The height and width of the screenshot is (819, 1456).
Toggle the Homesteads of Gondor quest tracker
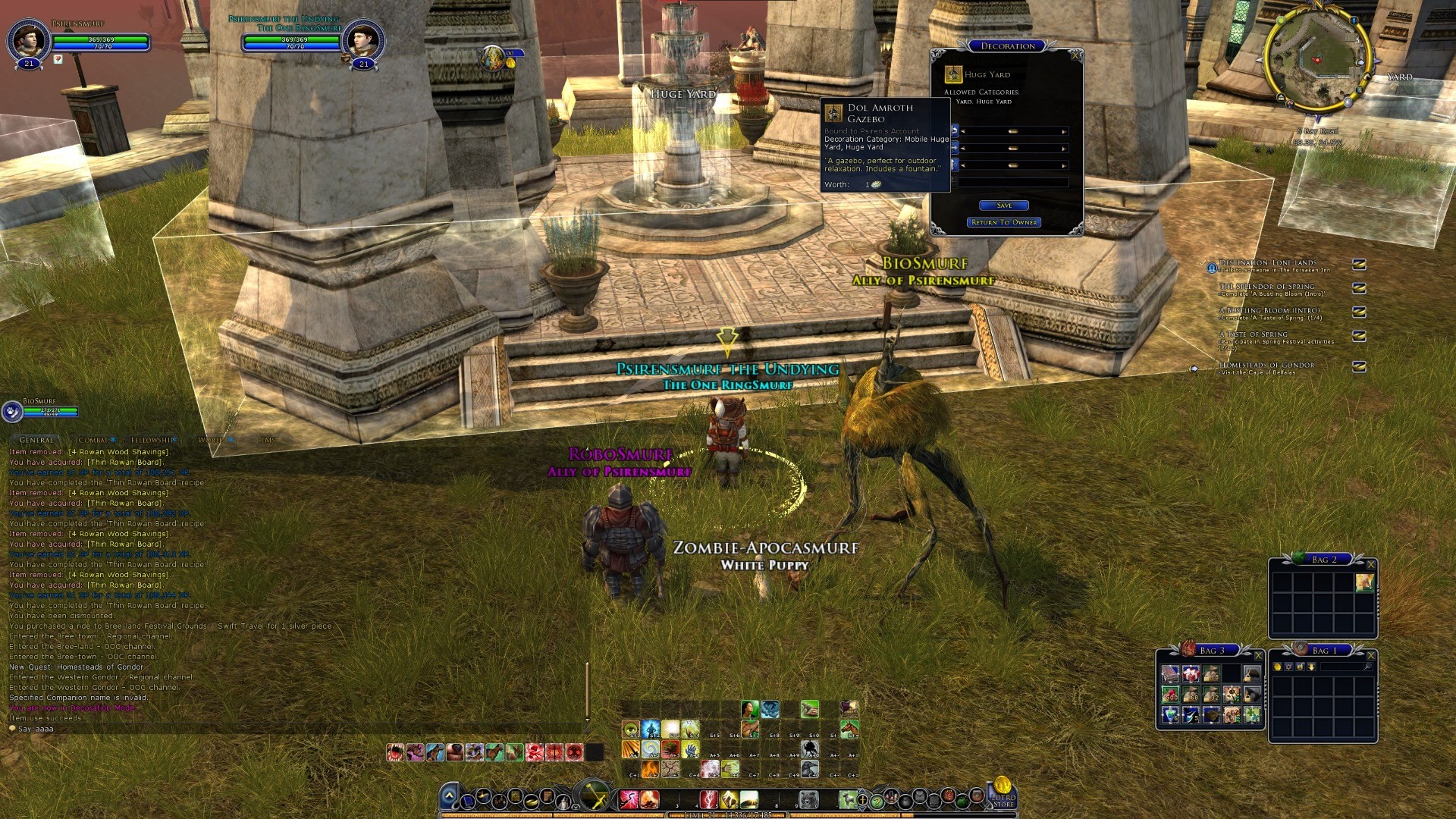point(1359,367)
